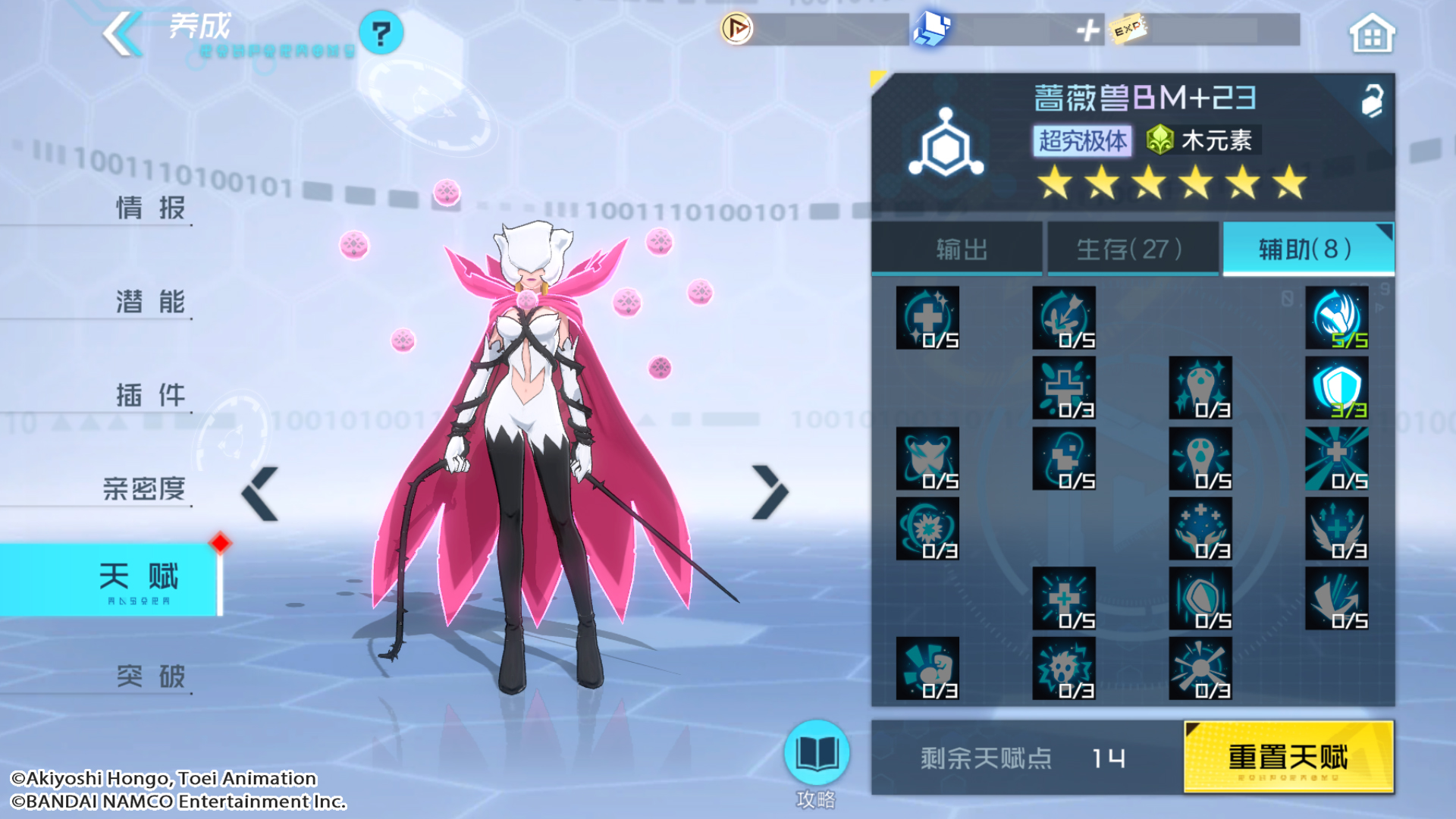Open the 潜能 potential menu
This screenshot has height=819, width=1456.
149,301
